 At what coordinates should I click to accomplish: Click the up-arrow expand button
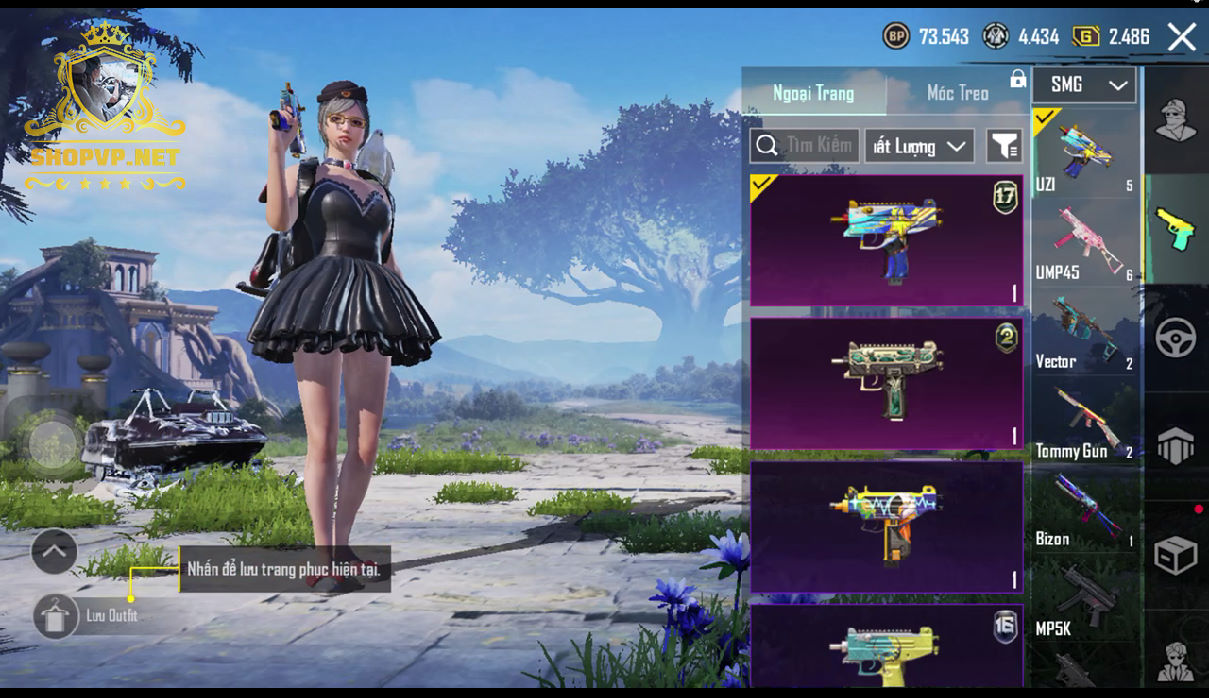click(x=54, y=550)
